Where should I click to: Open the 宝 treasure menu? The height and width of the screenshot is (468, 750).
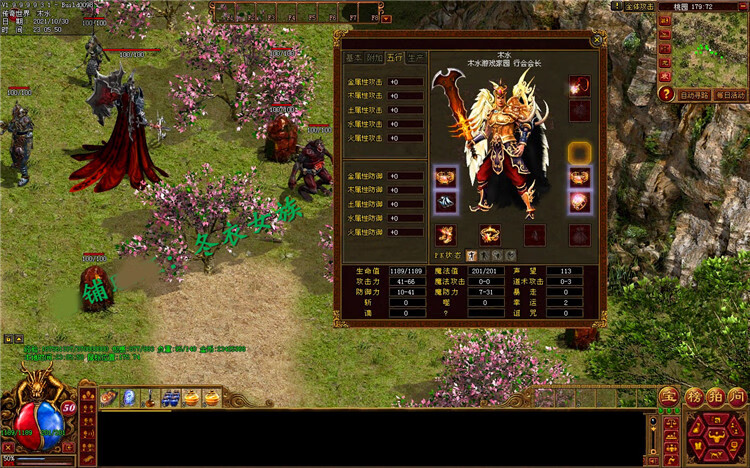667,396
